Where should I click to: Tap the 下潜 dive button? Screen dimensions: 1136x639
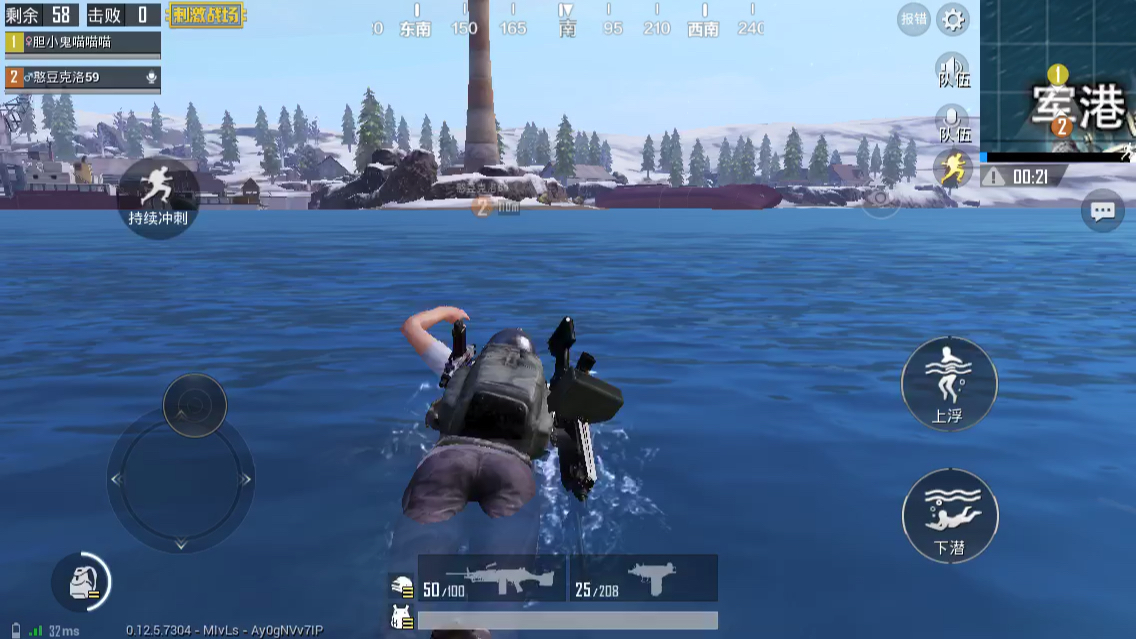coord(949,516)
